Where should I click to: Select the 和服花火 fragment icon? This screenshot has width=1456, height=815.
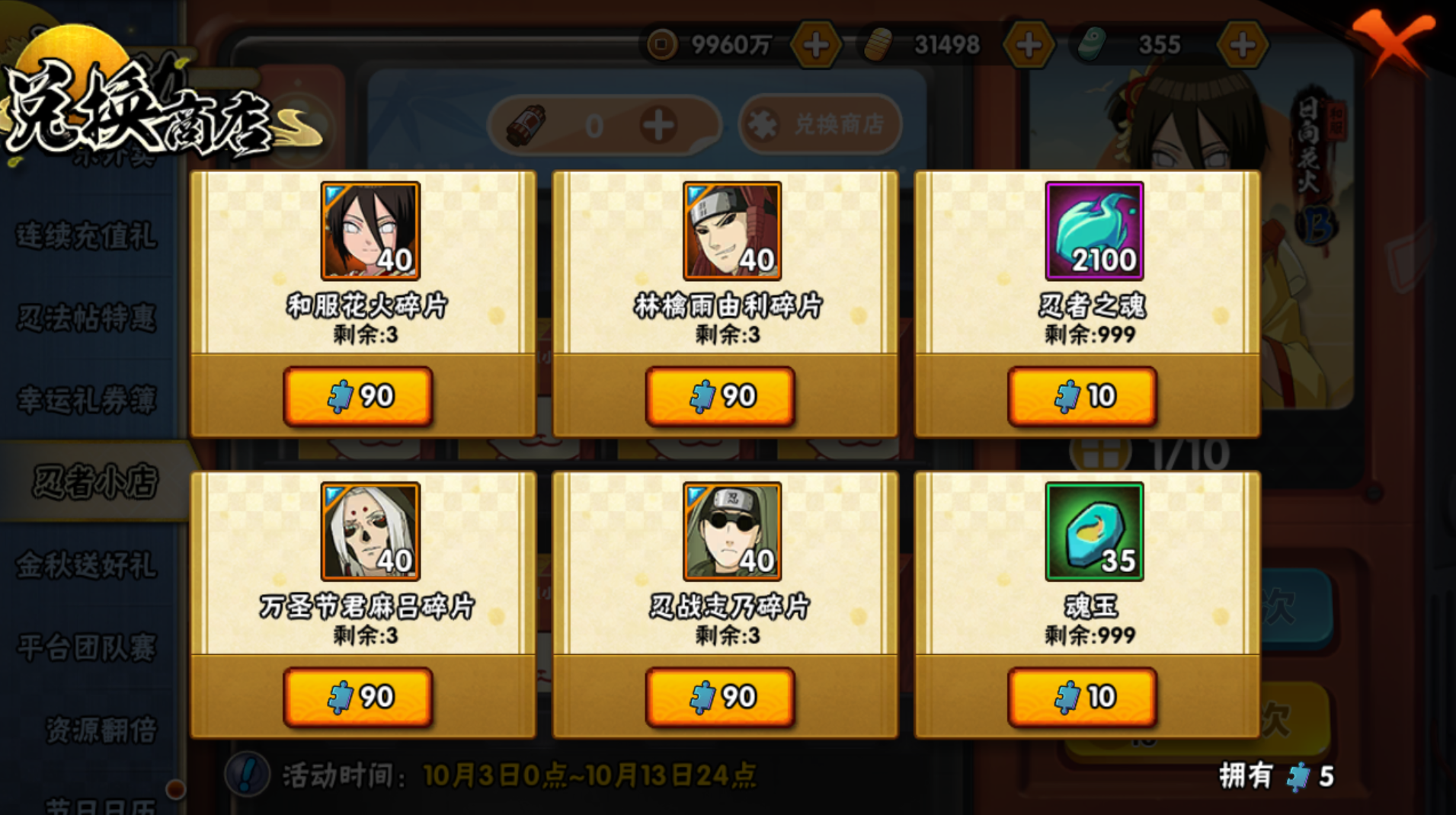[x=370, y=231]
